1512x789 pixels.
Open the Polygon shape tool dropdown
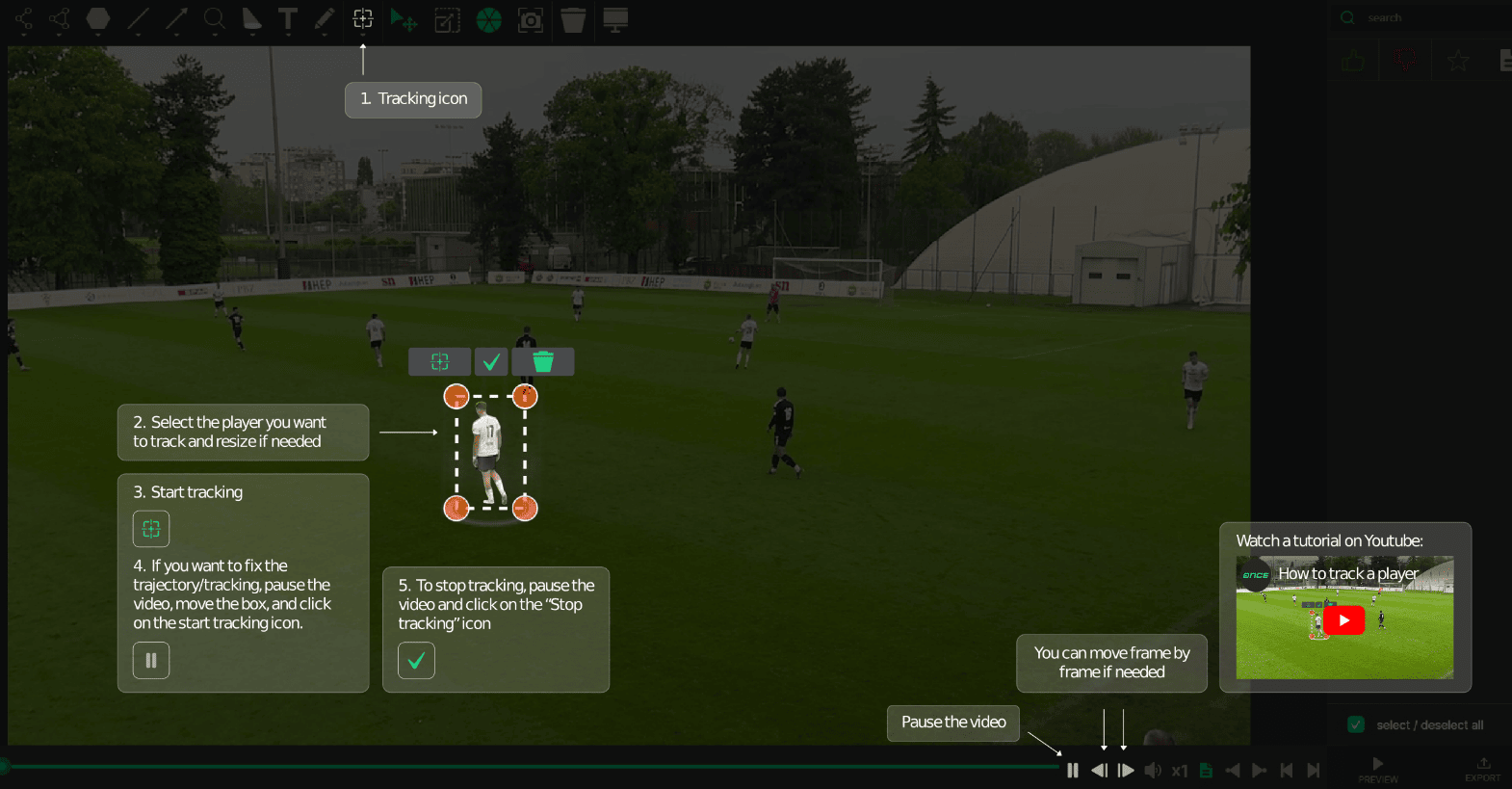click(96, 34)
